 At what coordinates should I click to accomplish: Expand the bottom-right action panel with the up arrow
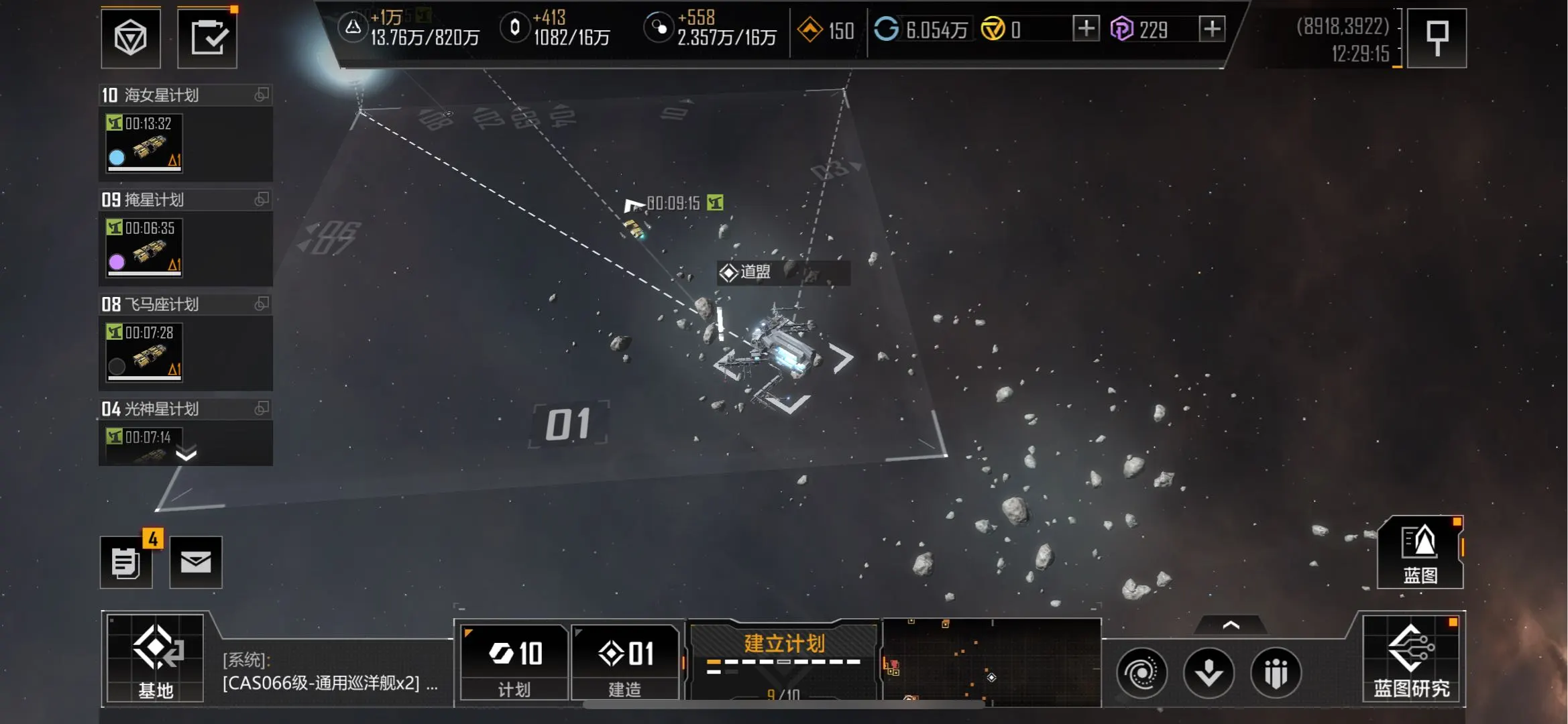[x=1231, y=625]
